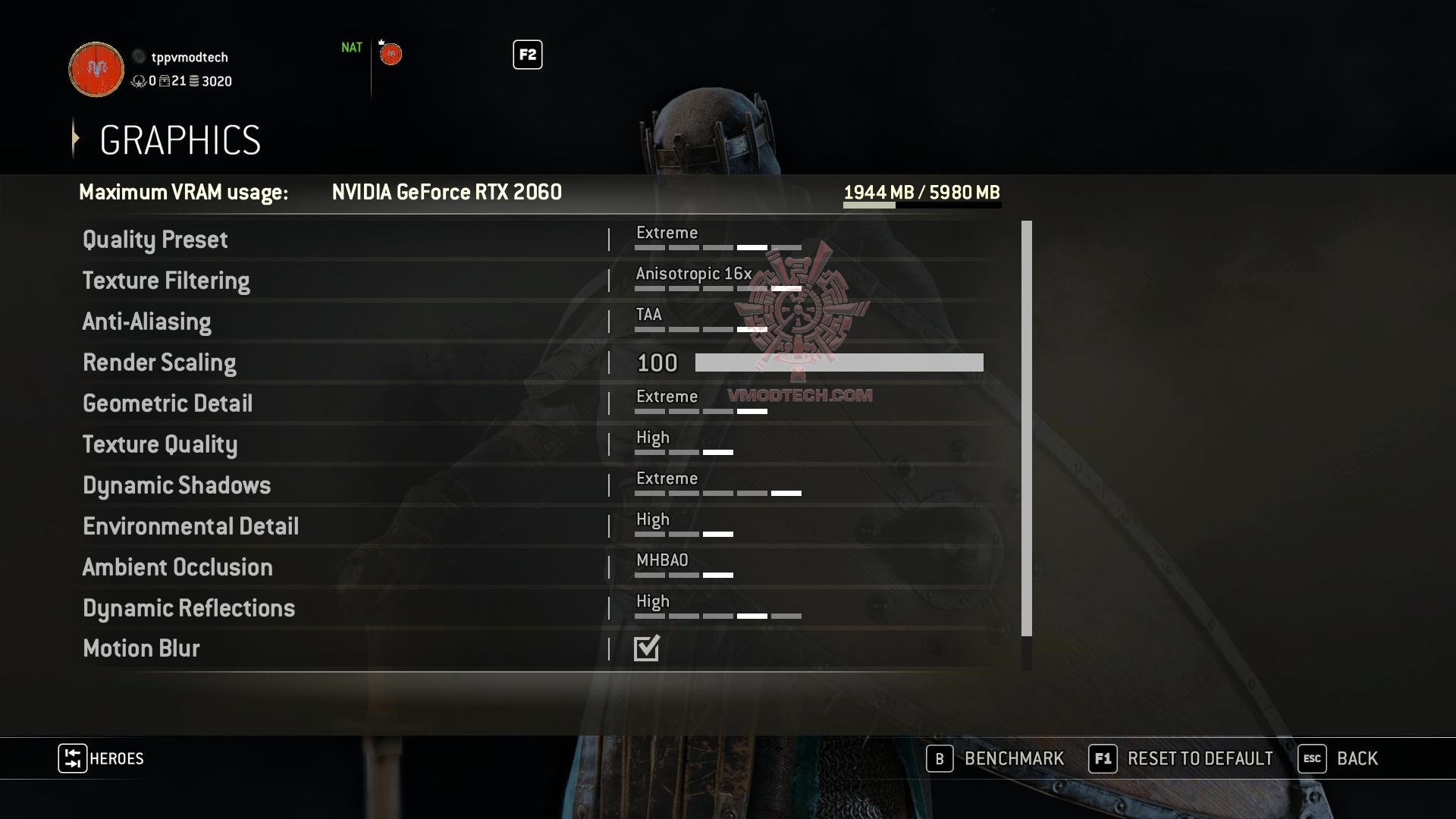
Task: Click the controller icon next to HEROES
Action: (72, 758)
